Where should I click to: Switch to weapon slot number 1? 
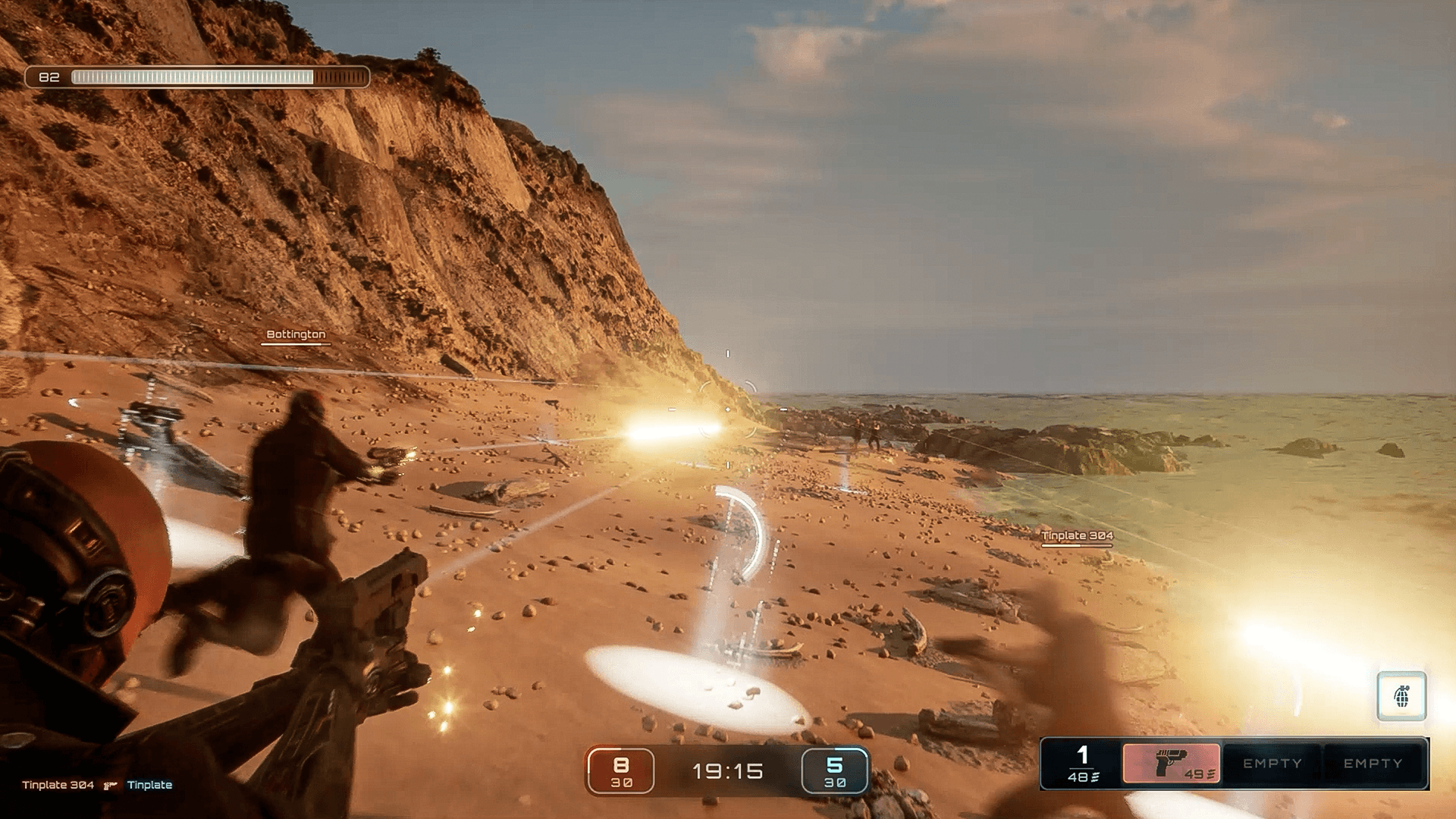click(x=1082, y=763)
